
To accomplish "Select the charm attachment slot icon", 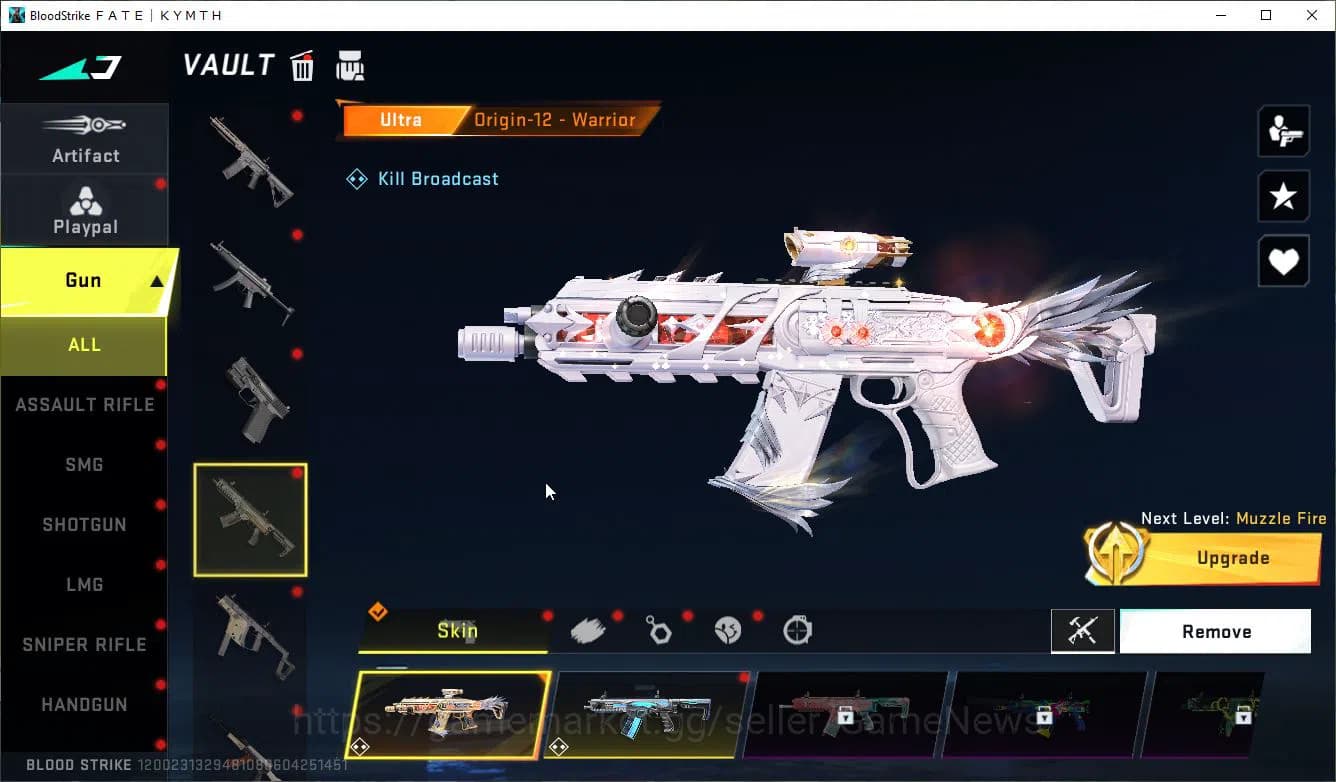I will coord(659,629).
